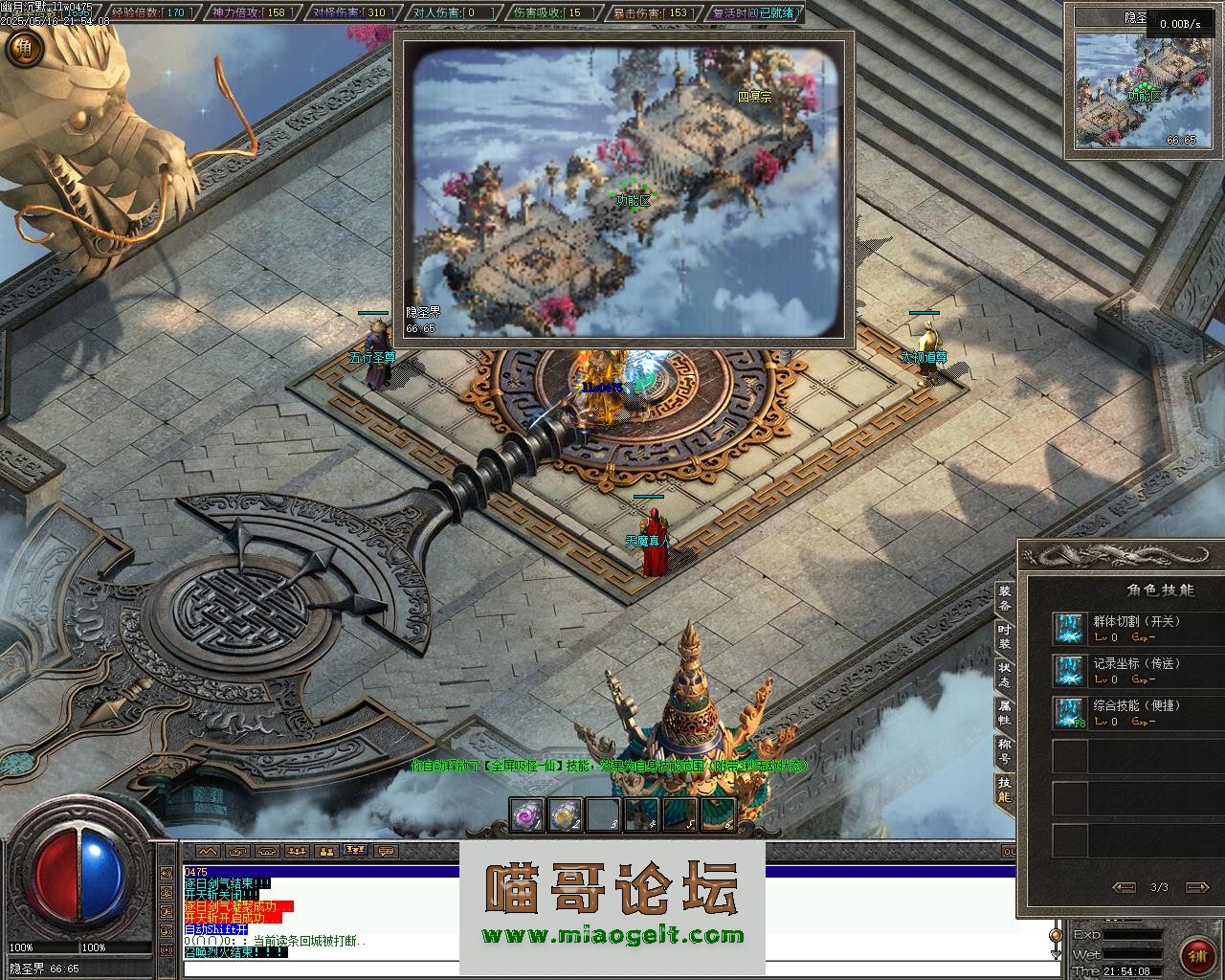Show the 属性 attributes tab

1004,713
